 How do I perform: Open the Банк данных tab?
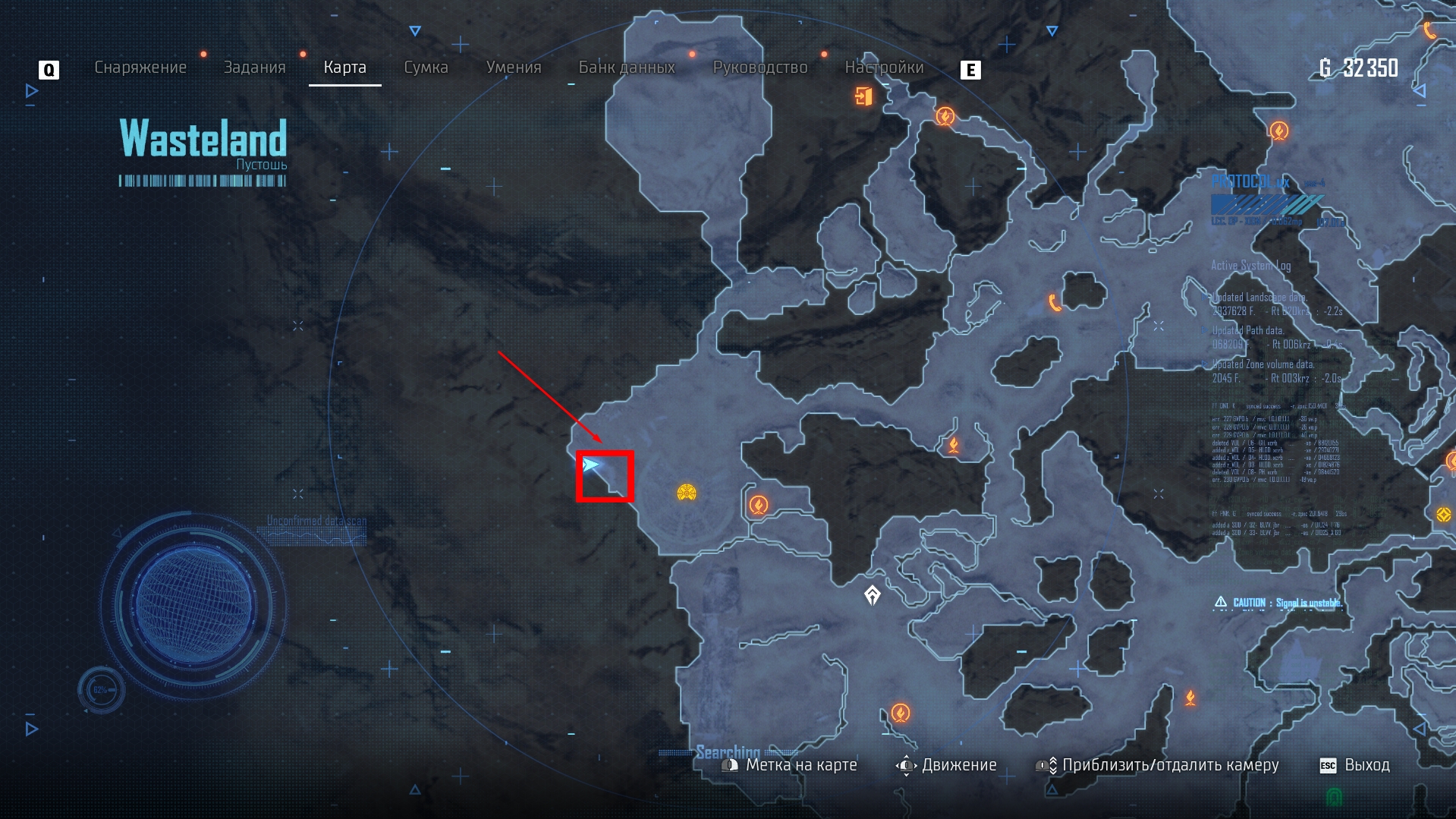pos(627,68)
